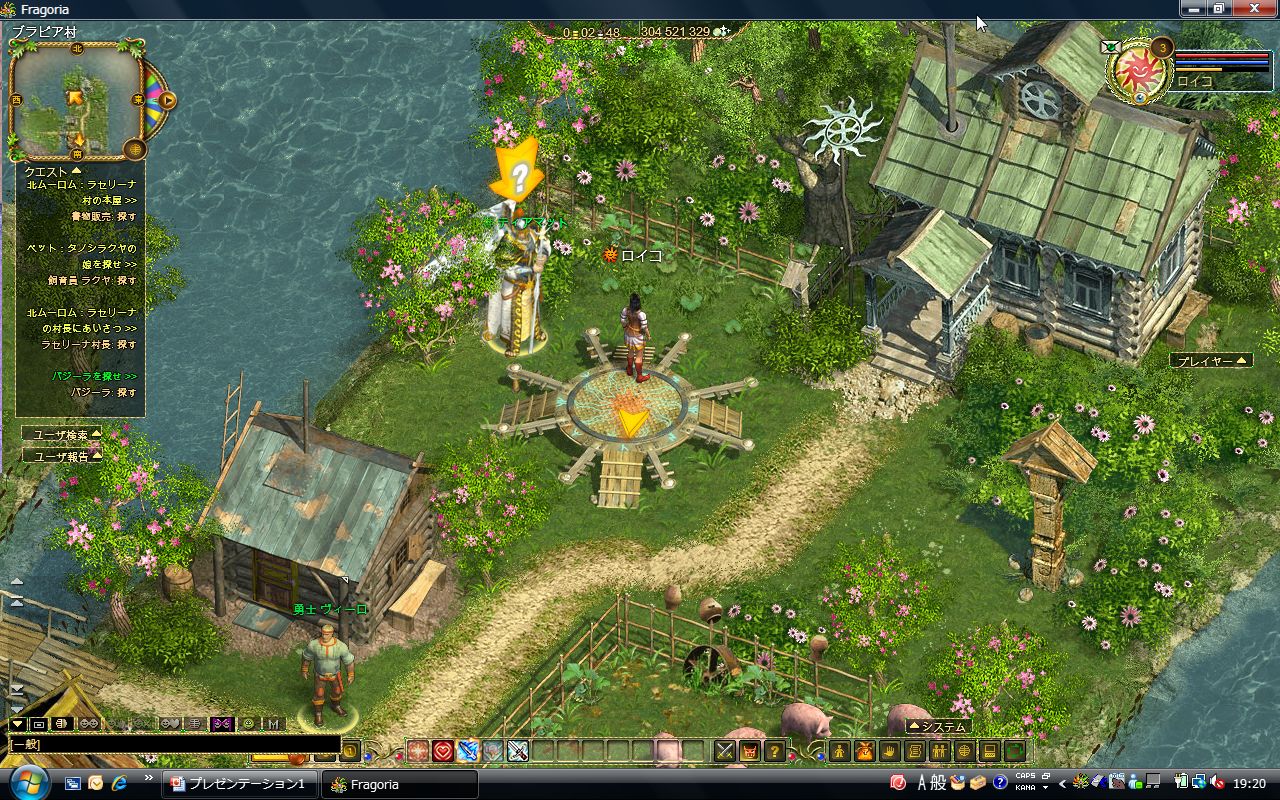Screen dimensions: 1280x800
Task: Open the two-people friends icon
Action: click(939, 751)
